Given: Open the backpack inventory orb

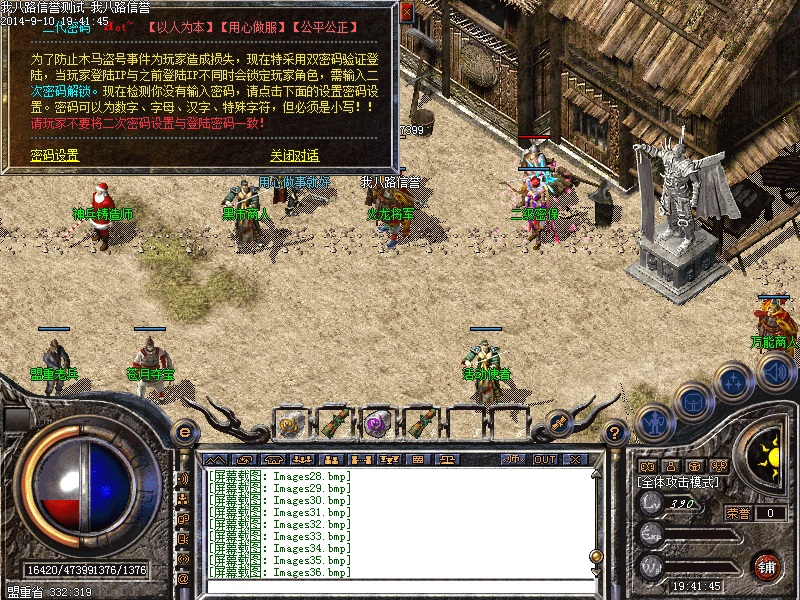Looking at the screenshot, I should tap(692, 400).
